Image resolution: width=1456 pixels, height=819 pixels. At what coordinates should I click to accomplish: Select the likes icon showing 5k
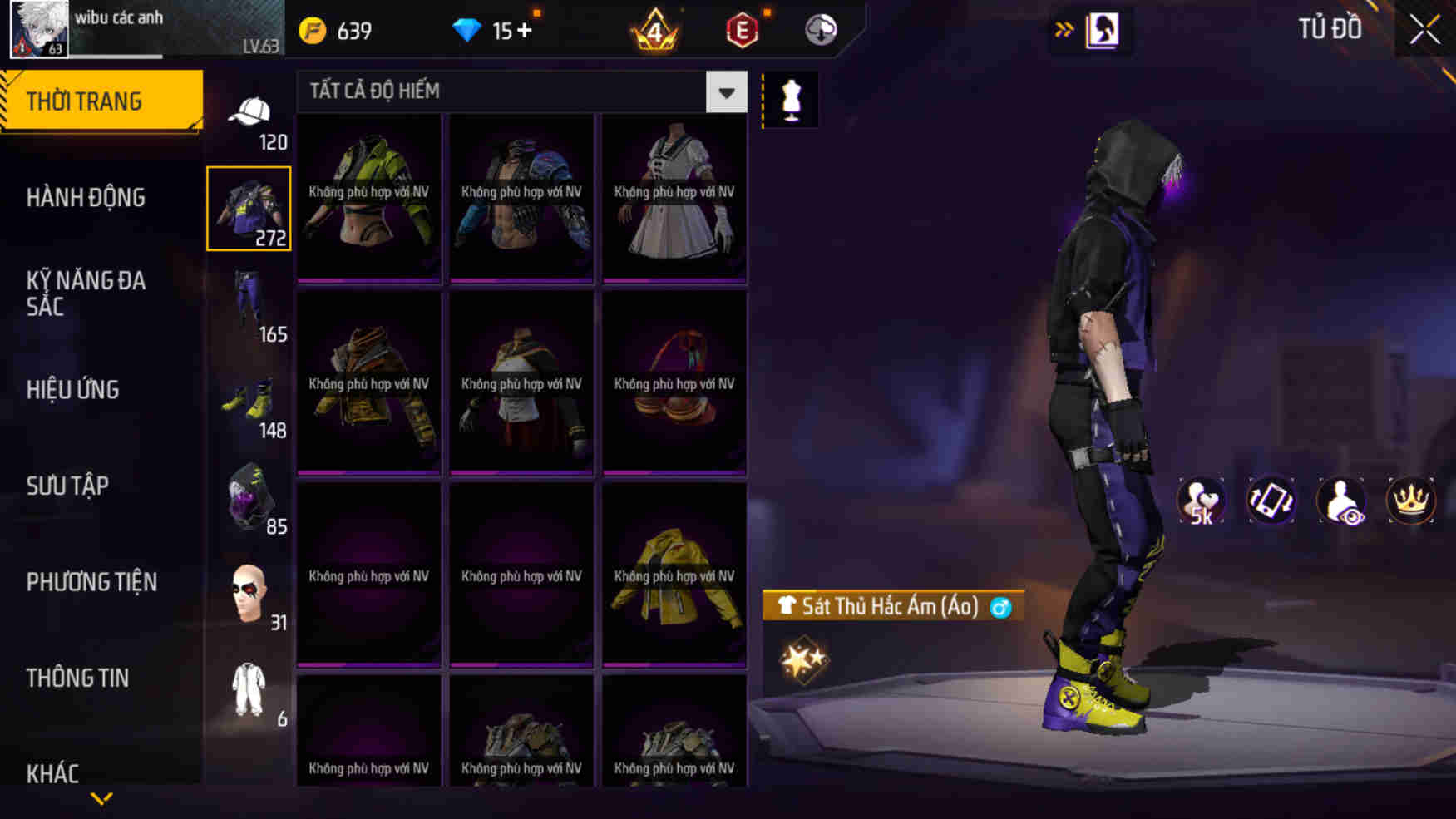[x=1201, y=500]
